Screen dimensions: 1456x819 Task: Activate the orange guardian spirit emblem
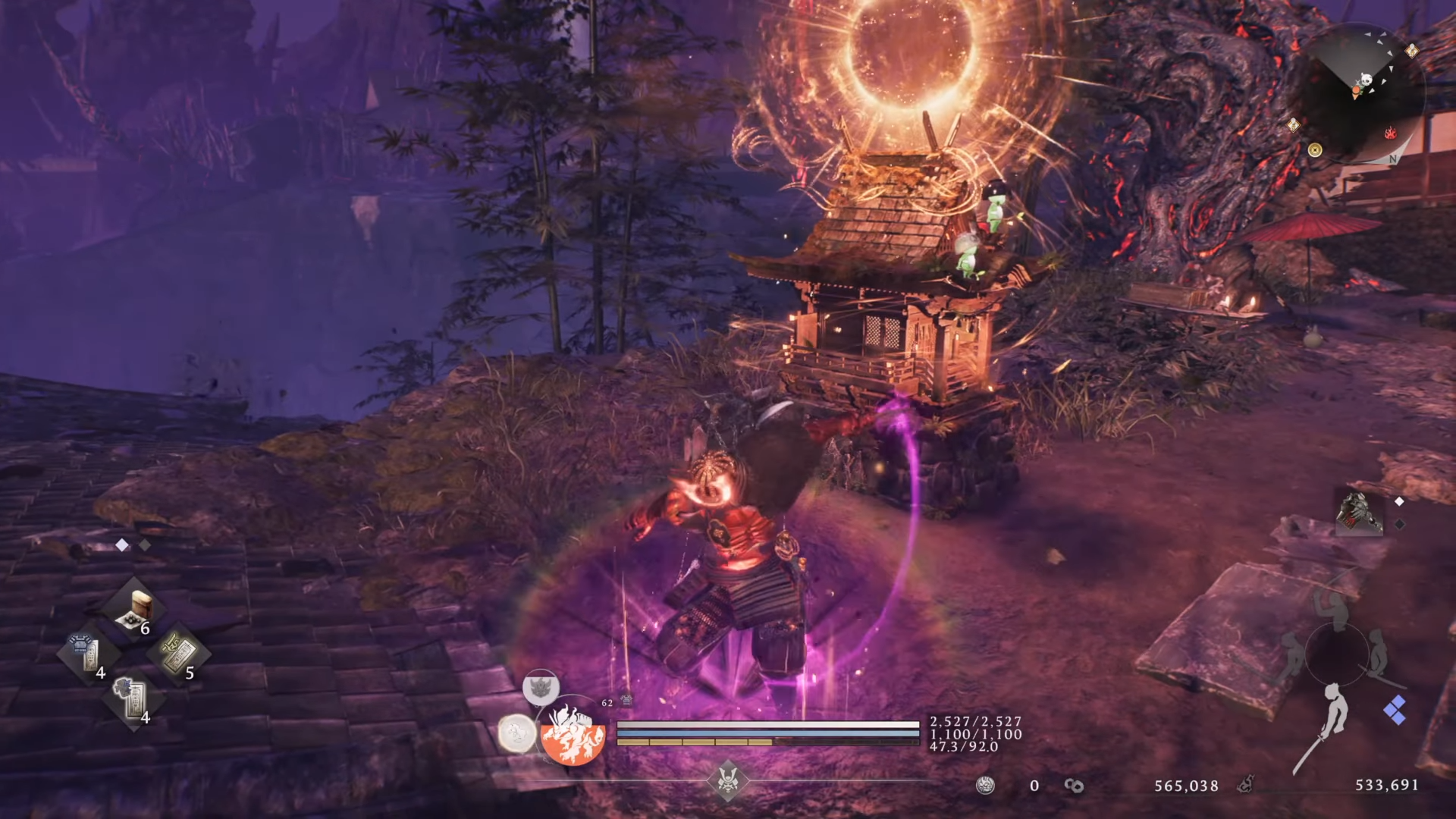(573, 733)
